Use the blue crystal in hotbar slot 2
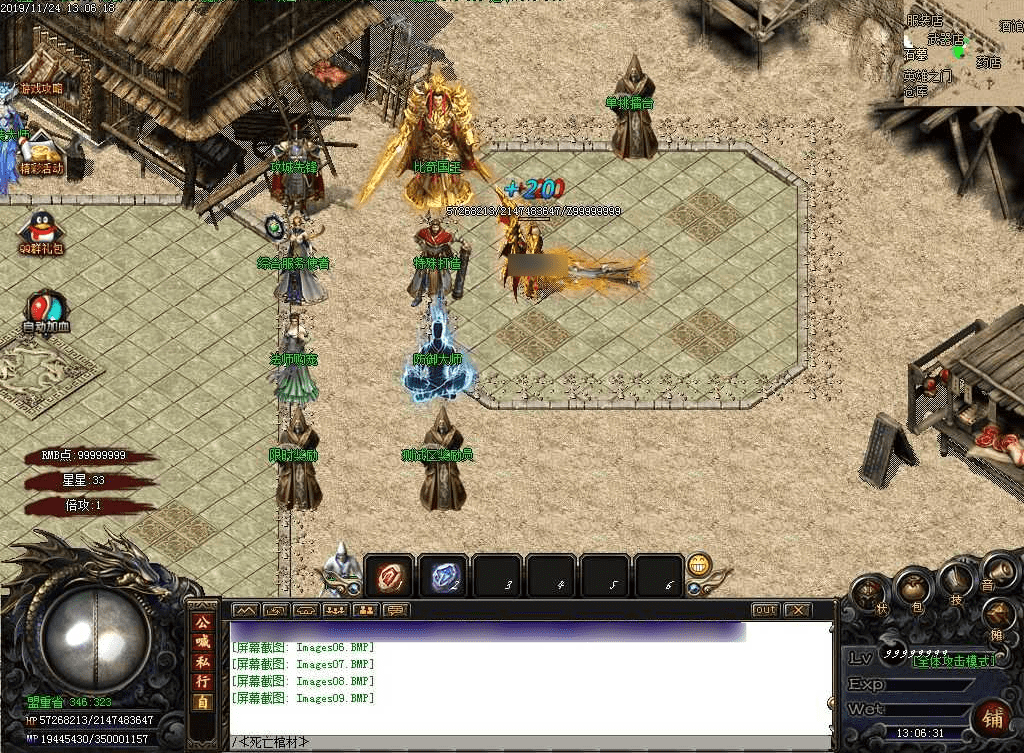The height and width of the screenshot is (753, 1024). 442,577
